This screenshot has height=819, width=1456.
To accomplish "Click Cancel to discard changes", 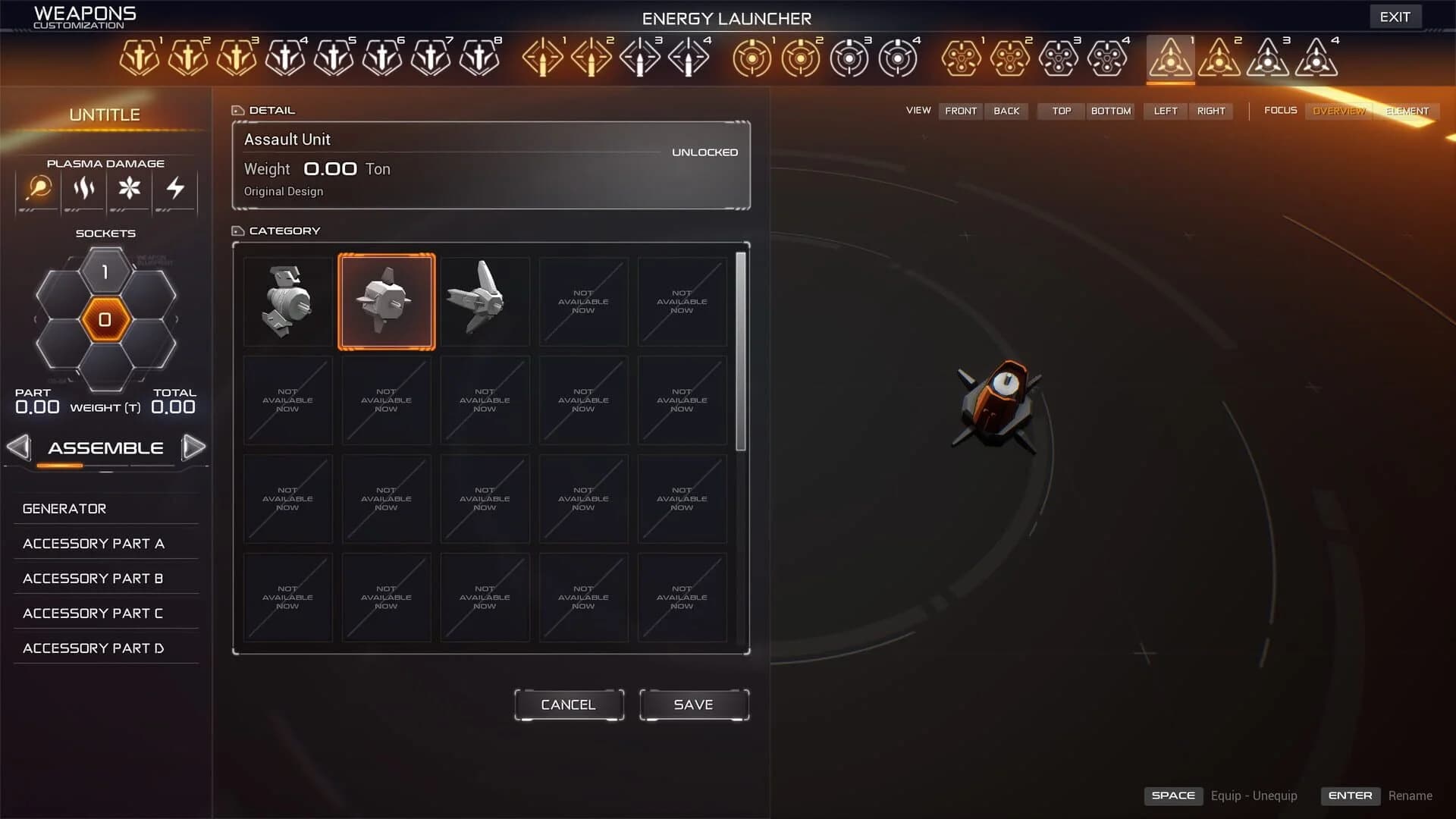I will click(568, 704).
